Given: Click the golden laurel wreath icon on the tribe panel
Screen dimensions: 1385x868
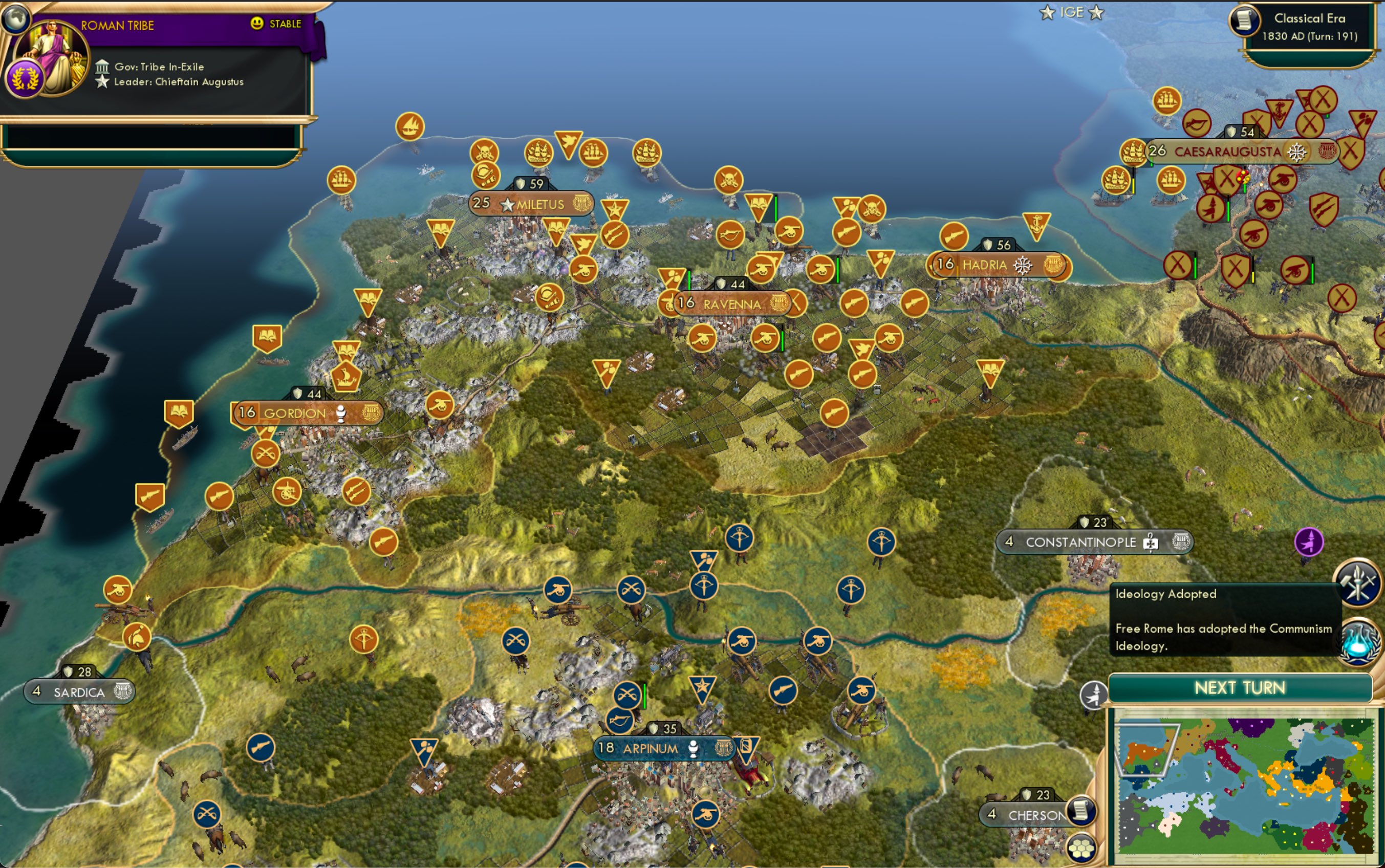Looking at the screenshot, I should [25, 77].
